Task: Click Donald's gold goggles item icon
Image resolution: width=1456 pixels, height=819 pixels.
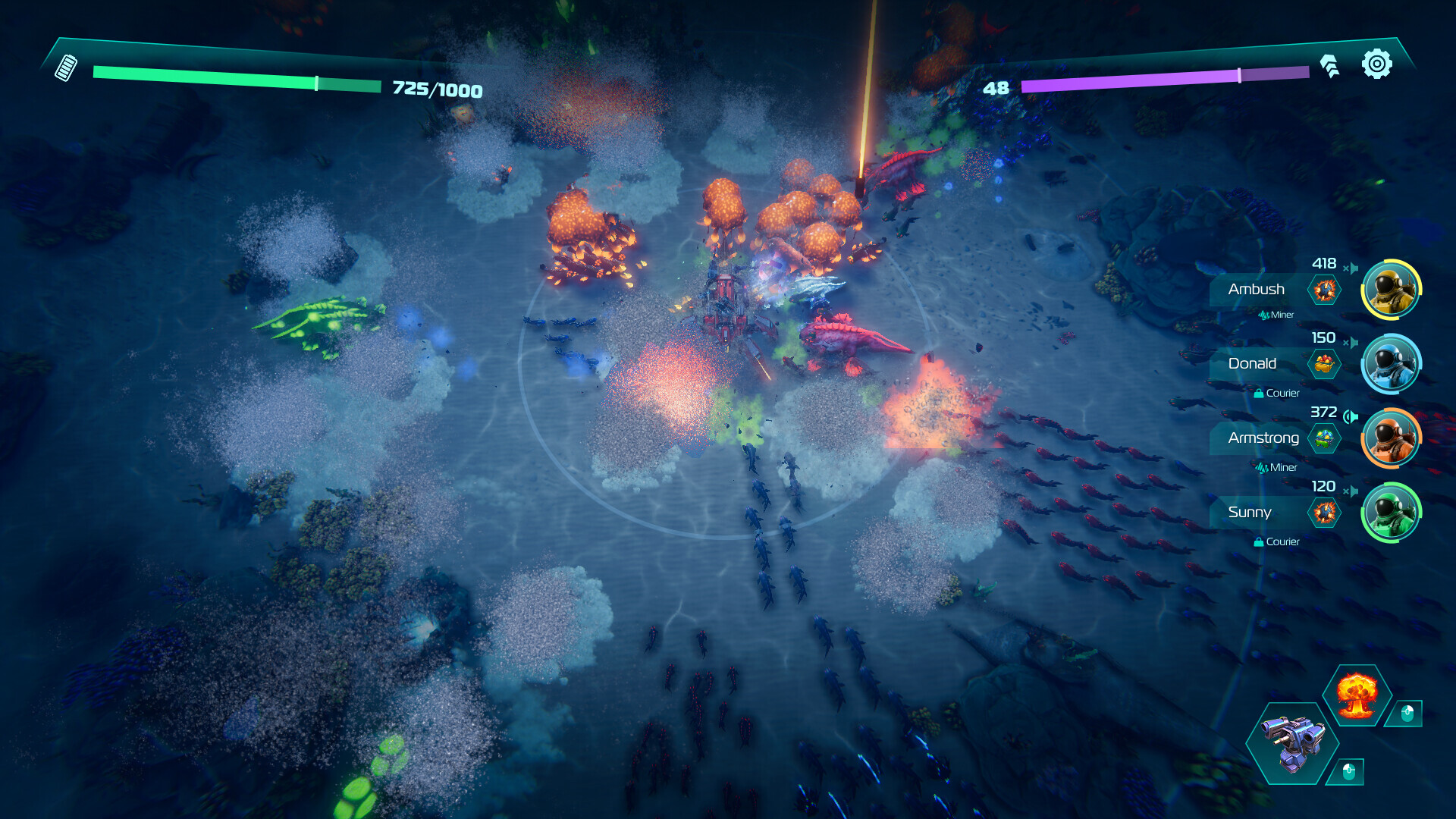Action: [x=1325, y=364]
